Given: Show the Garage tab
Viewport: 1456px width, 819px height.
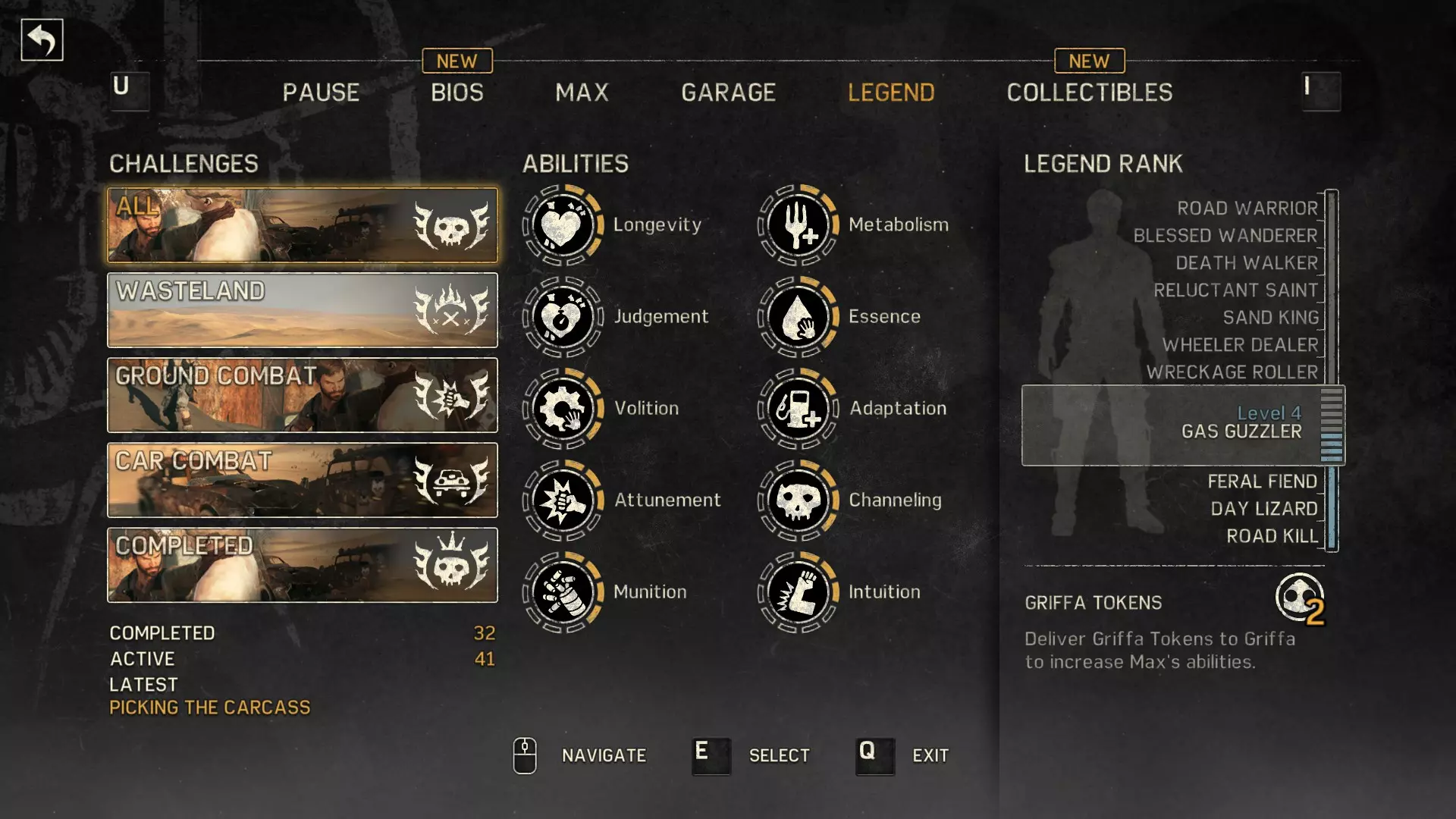Looking at the screenshot, I should click(728, 93).
